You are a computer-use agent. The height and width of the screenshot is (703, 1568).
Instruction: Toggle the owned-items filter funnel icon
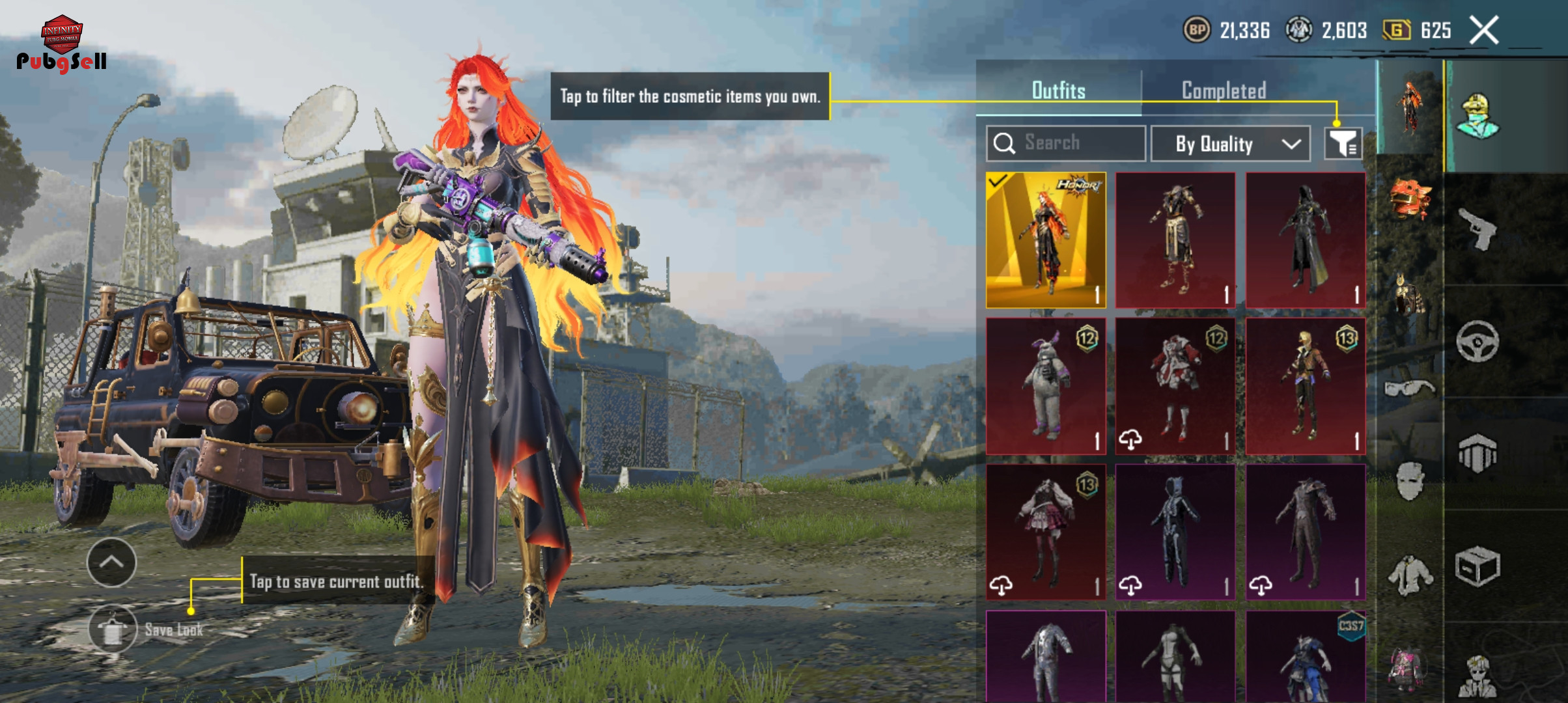point(1343,143)
